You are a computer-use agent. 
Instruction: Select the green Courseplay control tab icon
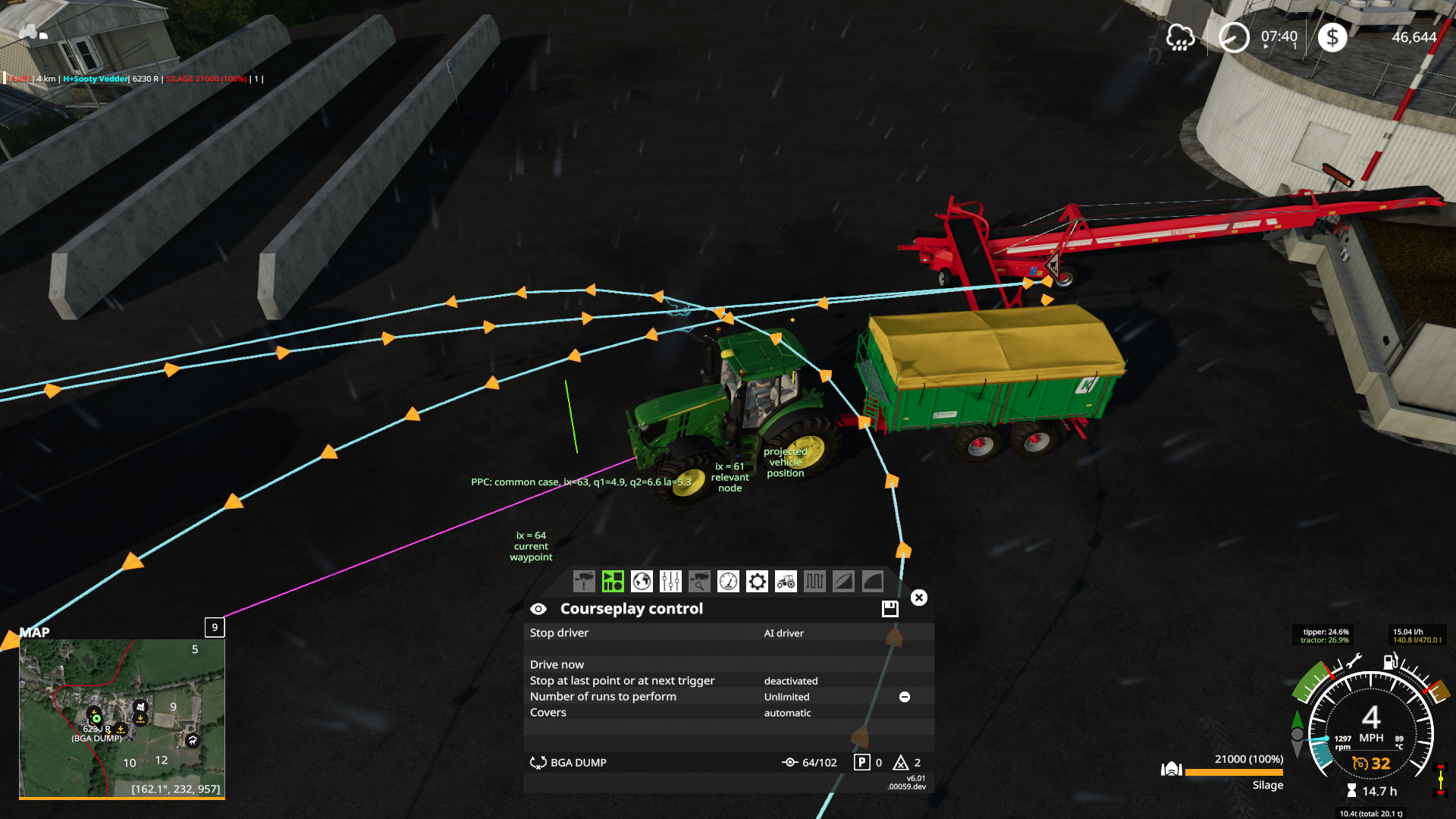[x=612, y=581]
